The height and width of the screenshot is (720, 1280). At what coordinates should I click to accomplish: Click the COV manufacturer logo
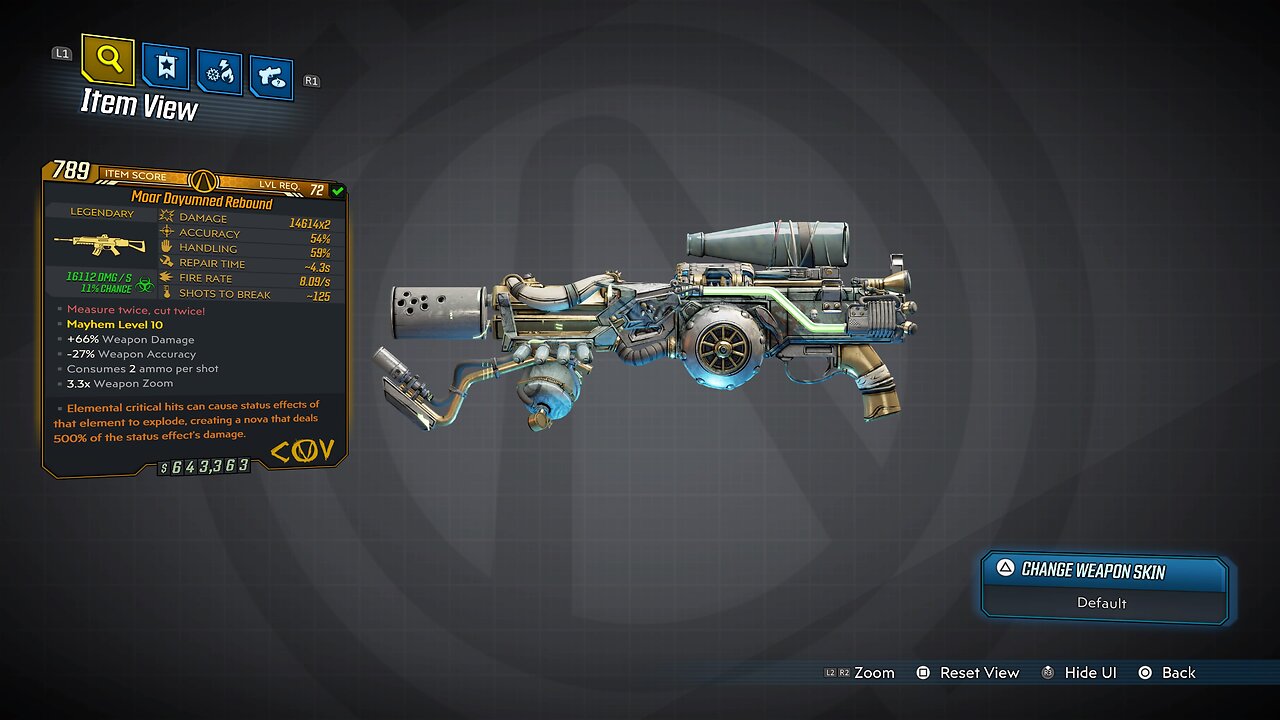click(303, 451)
